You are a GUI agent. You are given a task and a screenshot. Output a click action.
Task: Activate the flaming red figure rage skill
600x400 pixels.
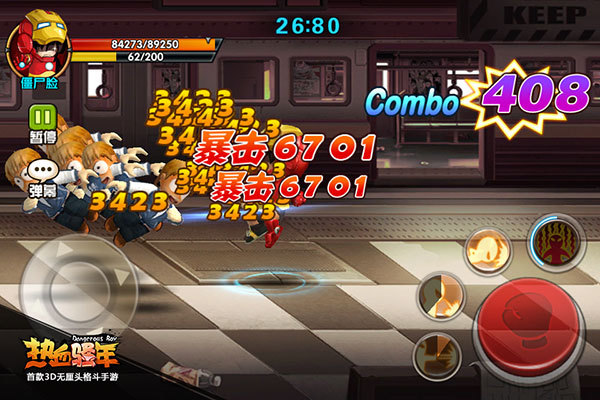tap(555, 243)
